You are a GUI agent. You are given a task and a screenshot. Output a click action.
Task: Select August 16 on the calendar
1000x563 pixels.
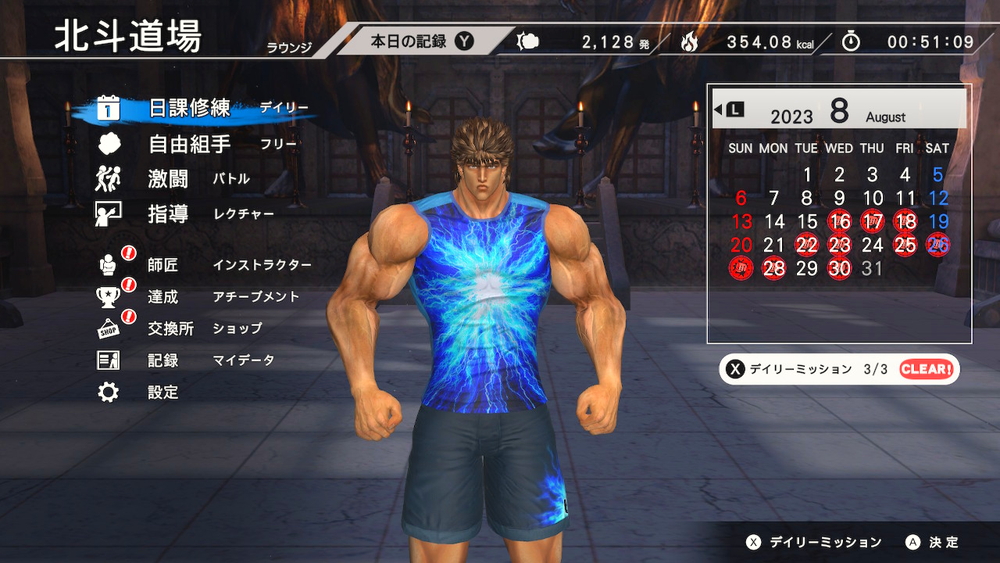840,222
